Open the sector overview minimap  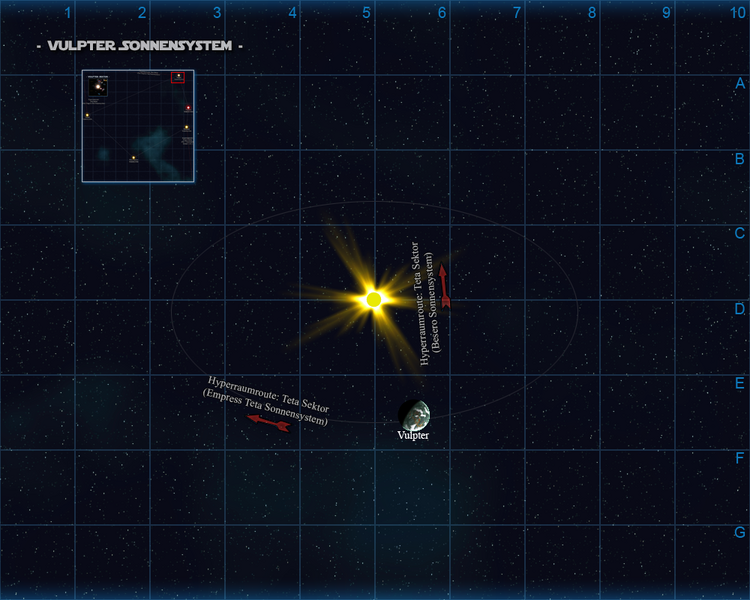(138, 126)
